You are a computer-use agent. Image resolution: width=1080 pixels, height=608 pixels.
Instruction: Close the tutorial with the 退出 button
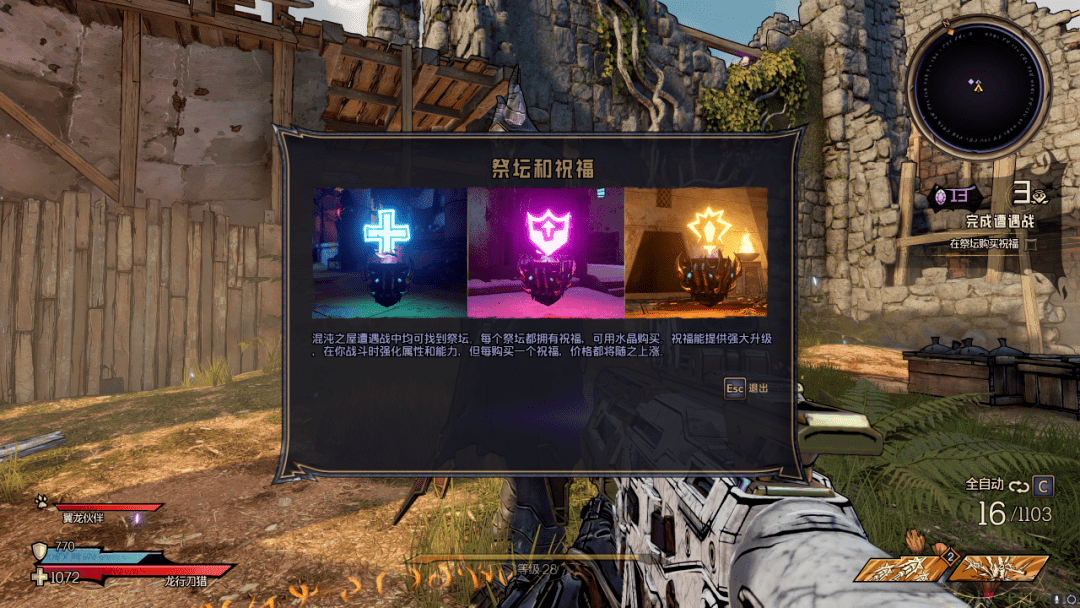pyautogui.click(x=747, y=387)
